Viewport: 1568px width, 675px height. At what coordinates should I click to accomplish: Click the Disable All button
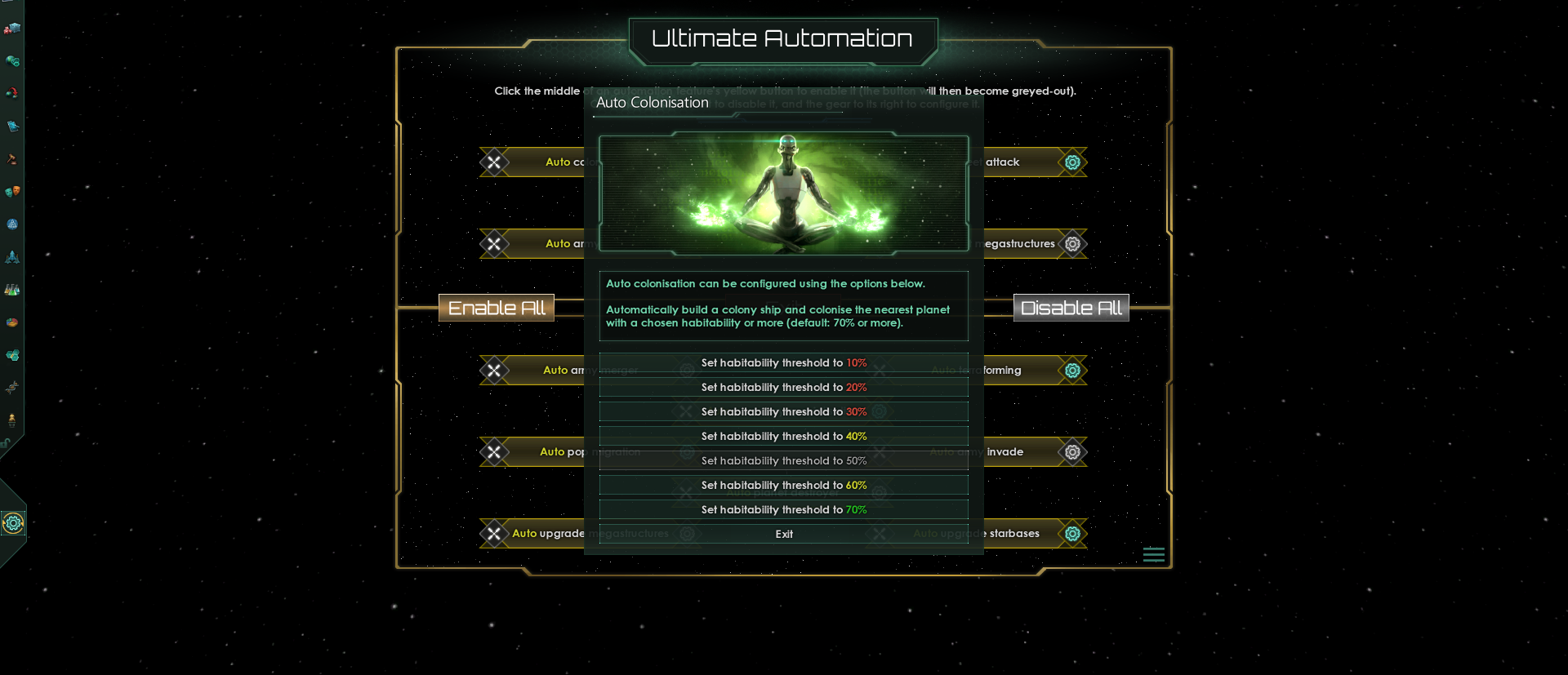click(1071, 308)
